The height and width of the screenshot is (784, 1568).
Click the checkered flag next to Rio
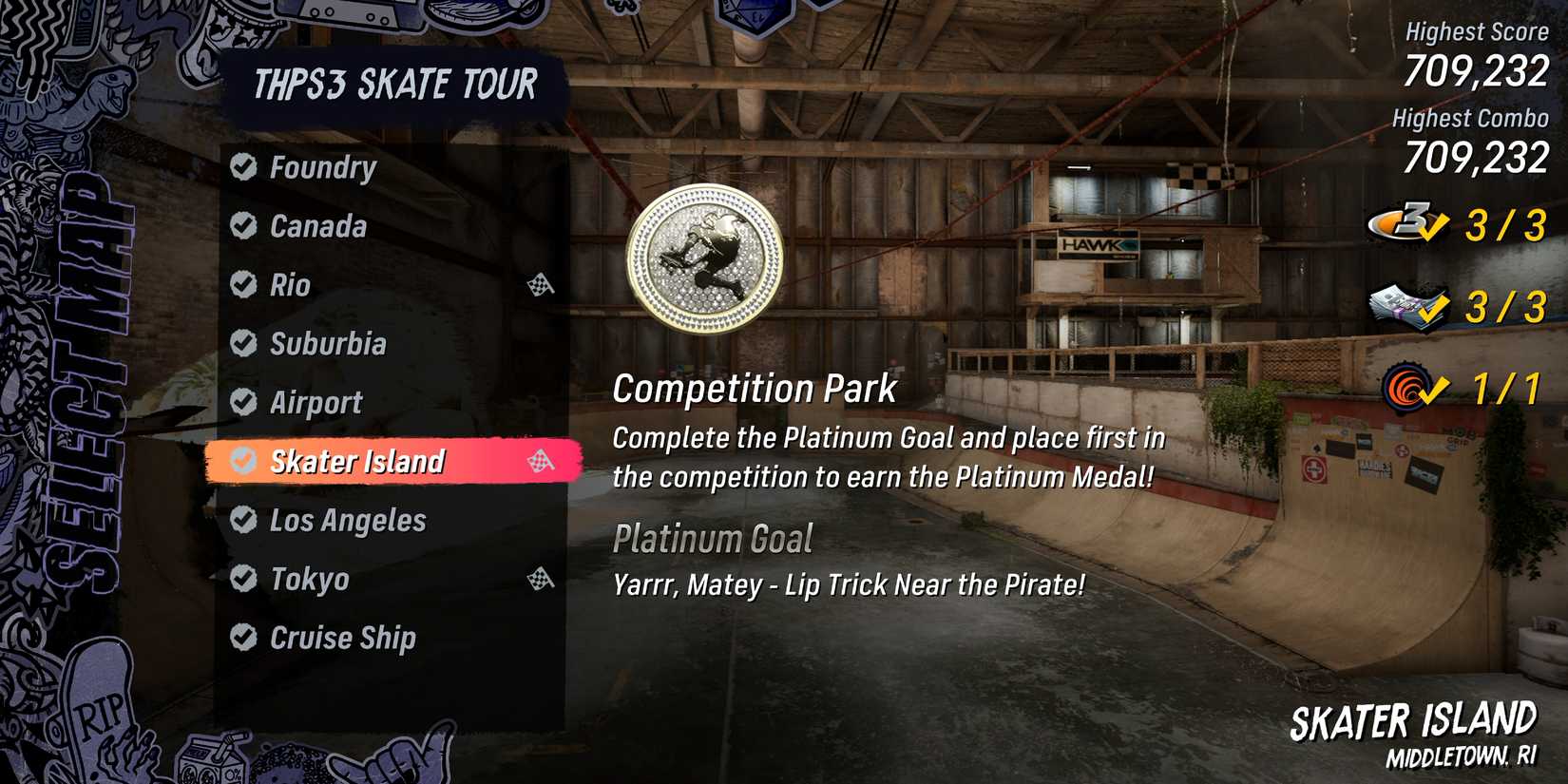[542, 283]
